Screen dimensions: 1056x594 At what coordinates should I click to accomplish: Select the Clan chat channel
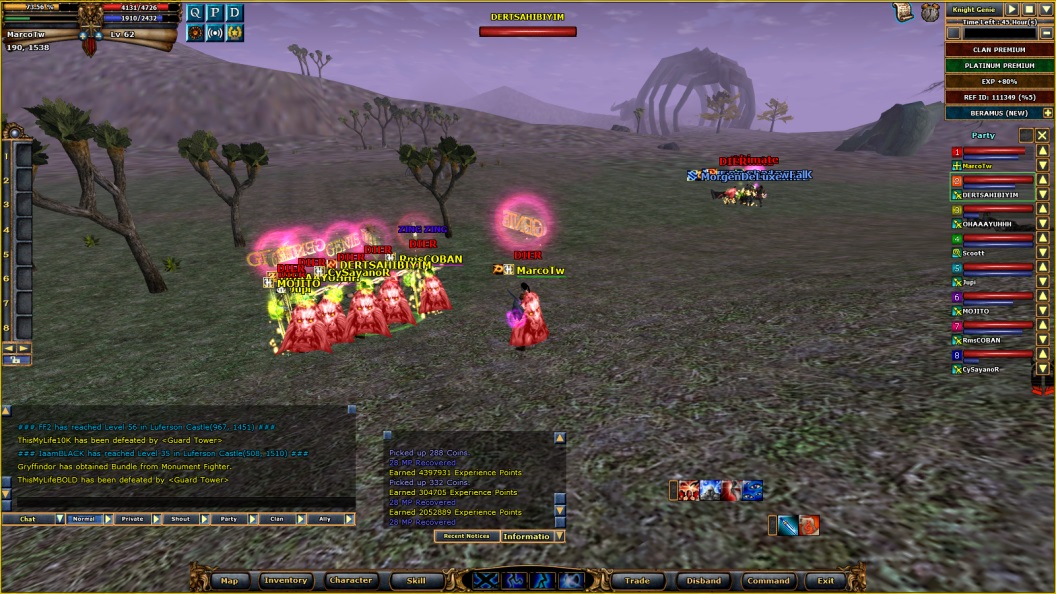pos(277,519)
